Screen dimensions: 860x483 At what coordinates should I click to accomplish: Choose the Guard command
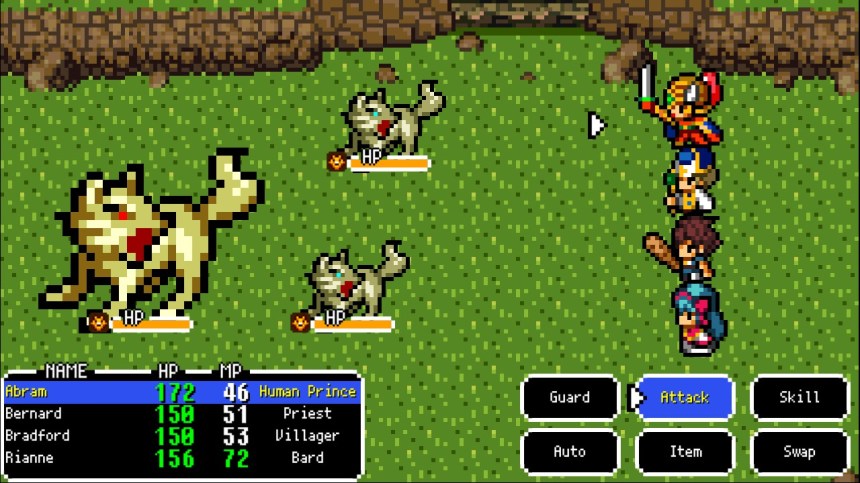[x=570, y=398]
